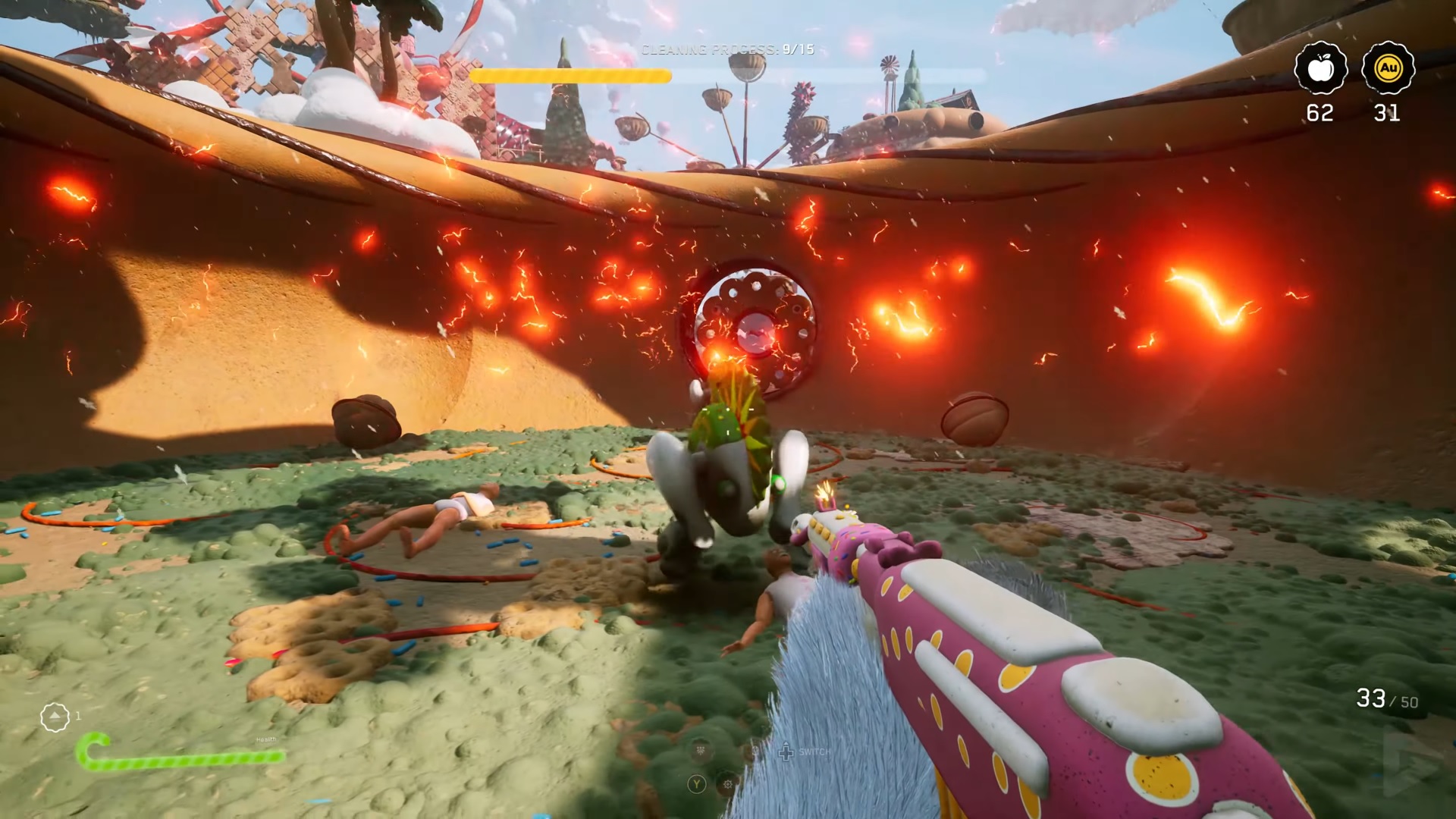Select the spiked gear weapon slot icon
This screenshot has height=819, width=1456.
(x=729, y=785)
